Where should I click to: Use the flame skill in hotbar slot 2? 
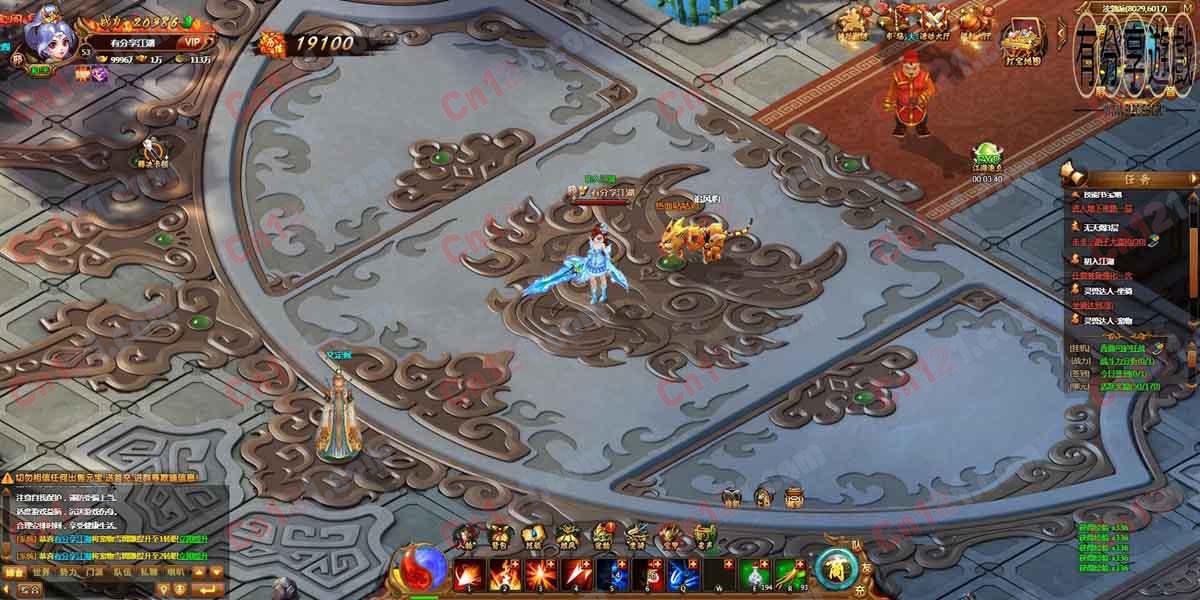point(505,574)
